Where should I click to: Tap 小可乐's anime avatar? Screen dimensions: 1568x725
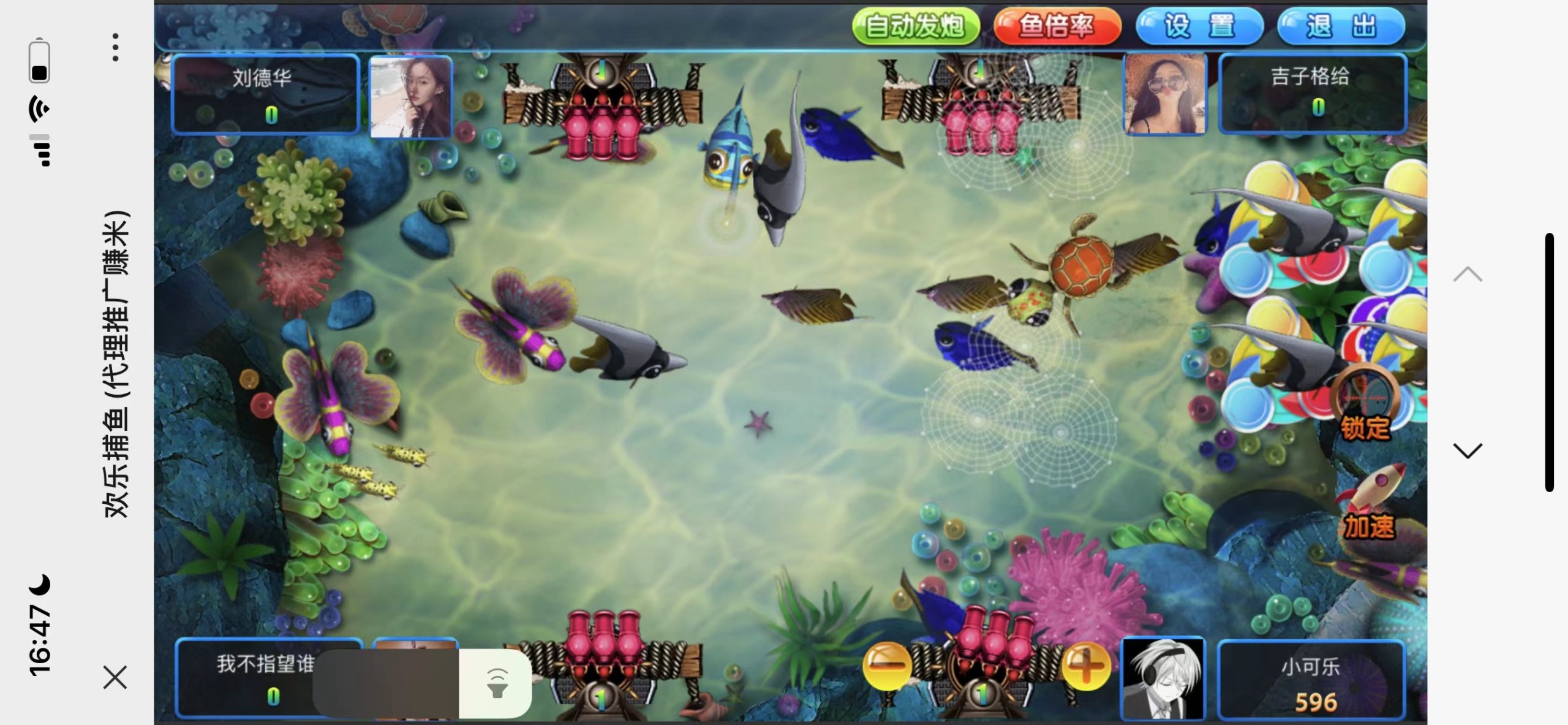(x=1163, y=678)
